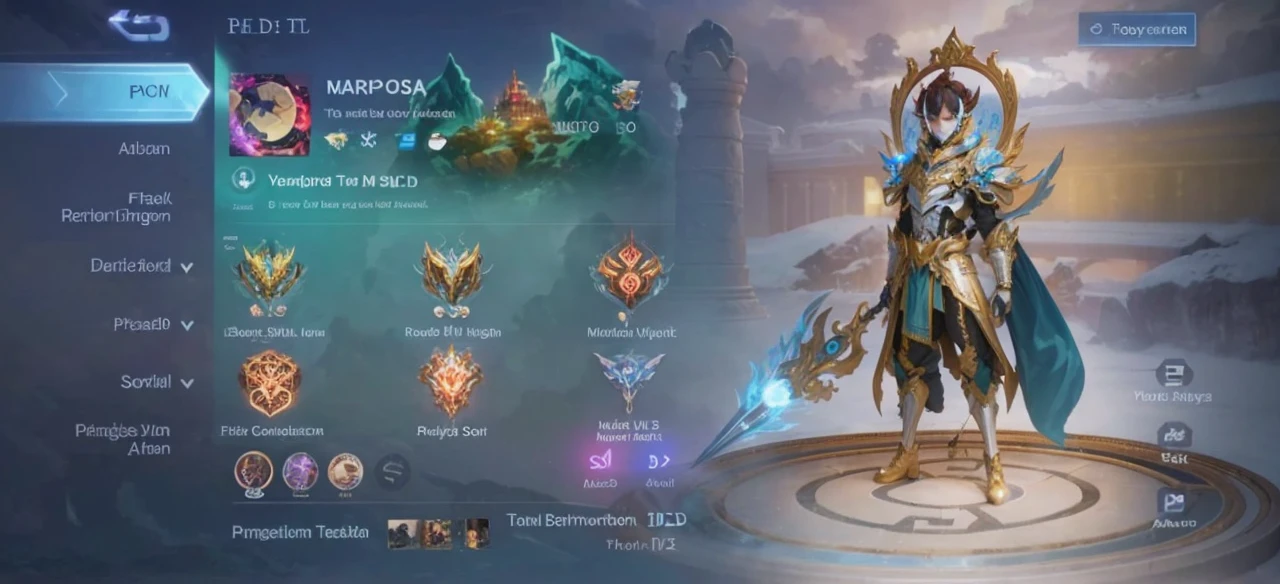Open the Pamgse Vlm Afnan entry
Viewport: 1280px width, 584px height.
[x=122, y=439]
